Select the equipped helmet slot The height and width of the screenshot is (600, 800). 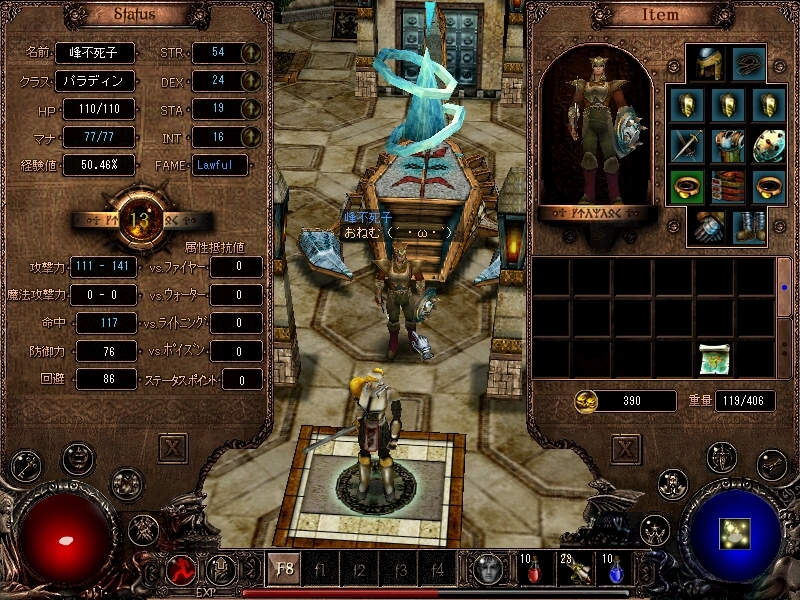pyautogui.click(x=707, y=64)
